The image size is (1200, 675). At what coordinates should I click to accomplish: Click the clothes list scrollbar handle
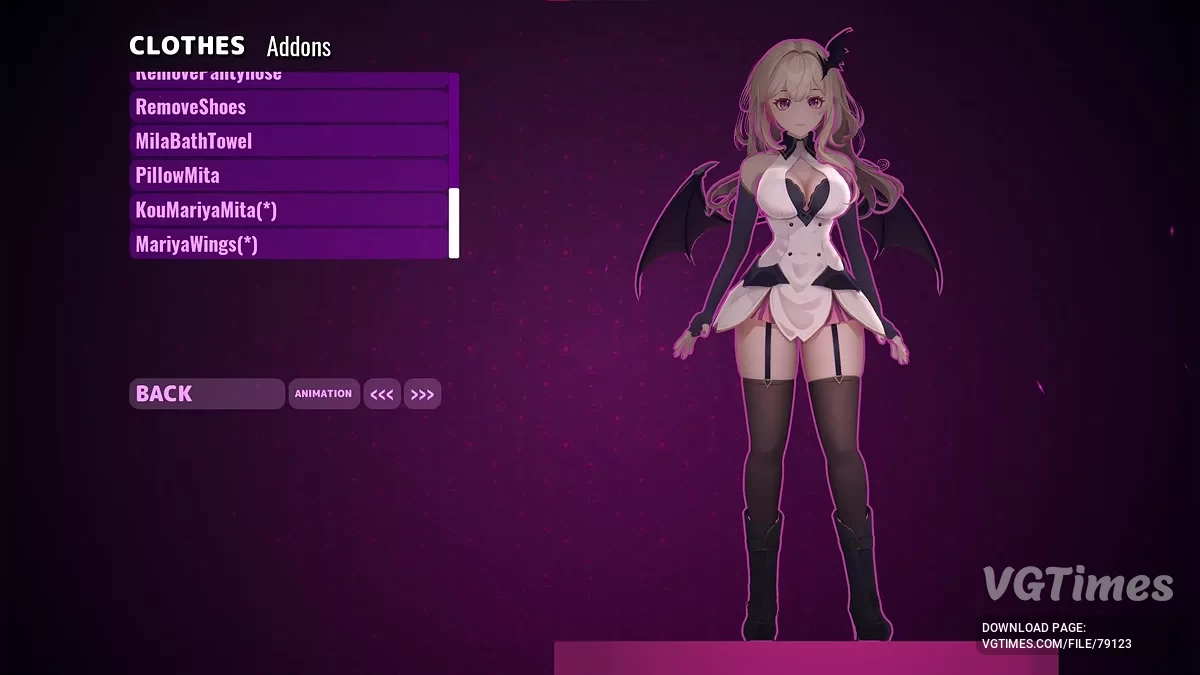point(454,222)
